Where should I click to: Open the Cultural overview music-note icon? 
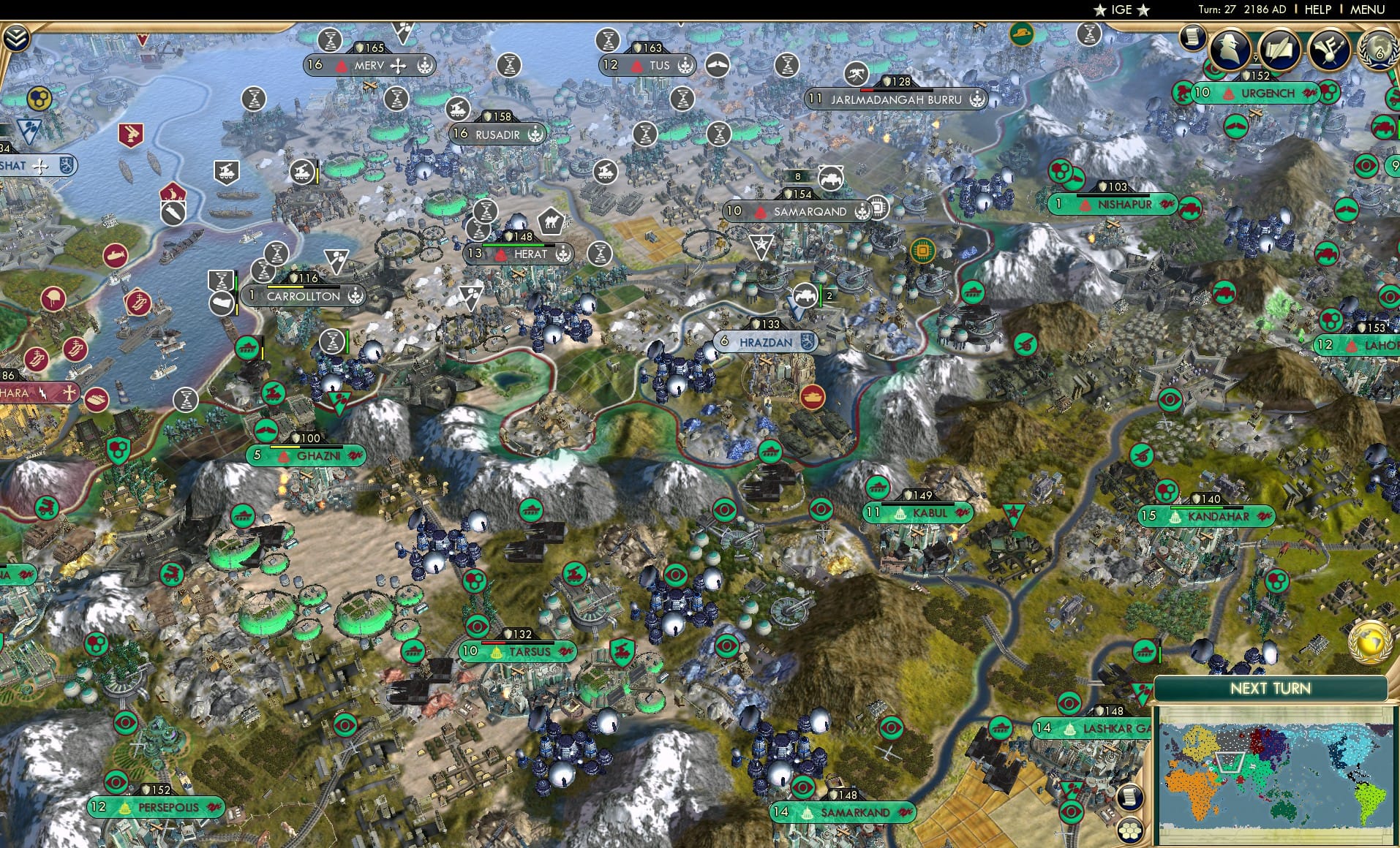pos(1332,48)
